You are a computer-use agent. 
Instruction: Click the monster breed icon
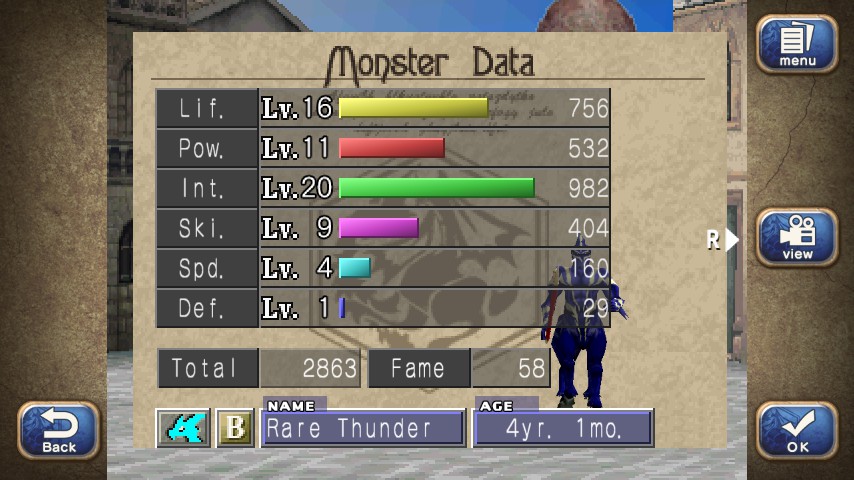pos(183,428)
